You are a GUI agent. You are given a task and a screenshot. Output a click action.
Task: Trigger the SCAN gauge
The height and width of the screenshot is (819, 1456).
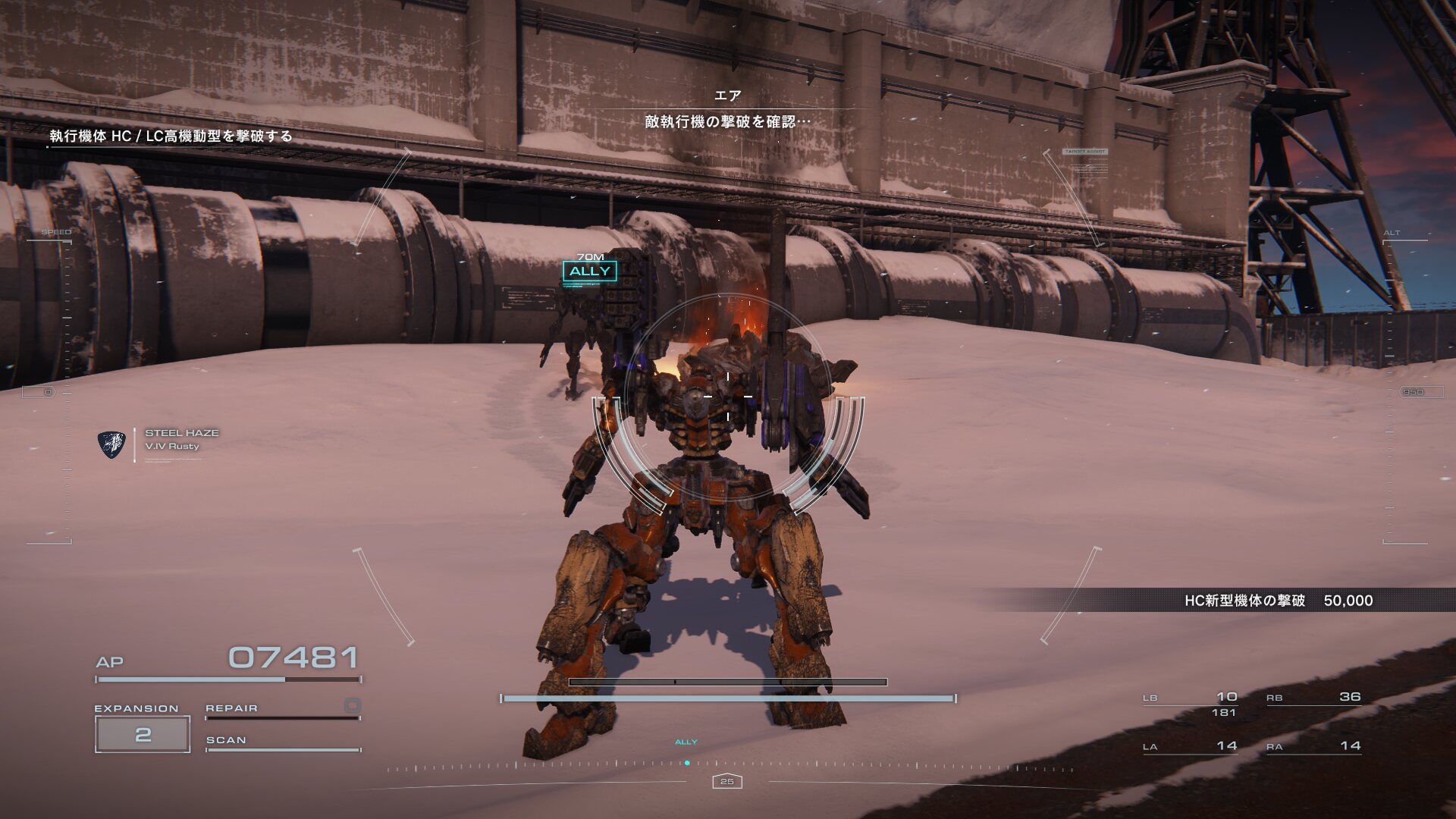tap(282, 742)
